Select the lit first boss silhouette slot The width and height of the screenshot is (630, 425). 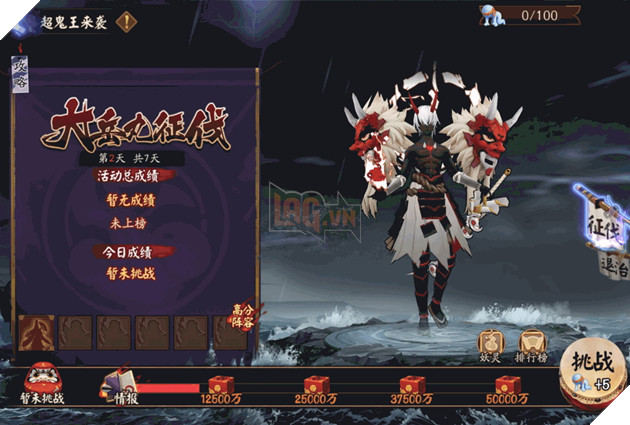[x=36, y=333]
